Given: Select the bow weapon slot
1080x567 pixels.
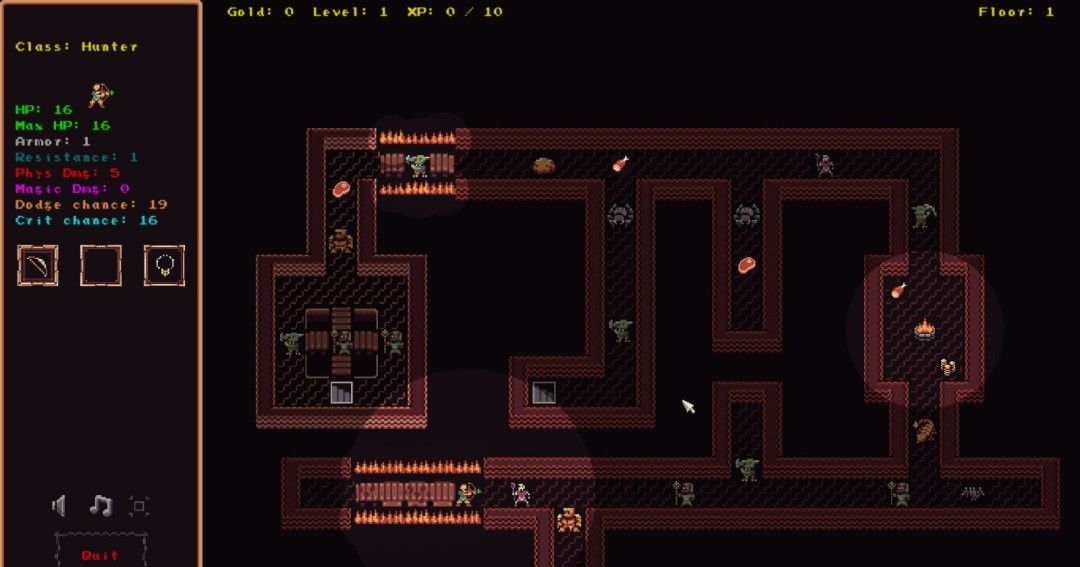Looking at the screenshot, I should pos(38,265).
